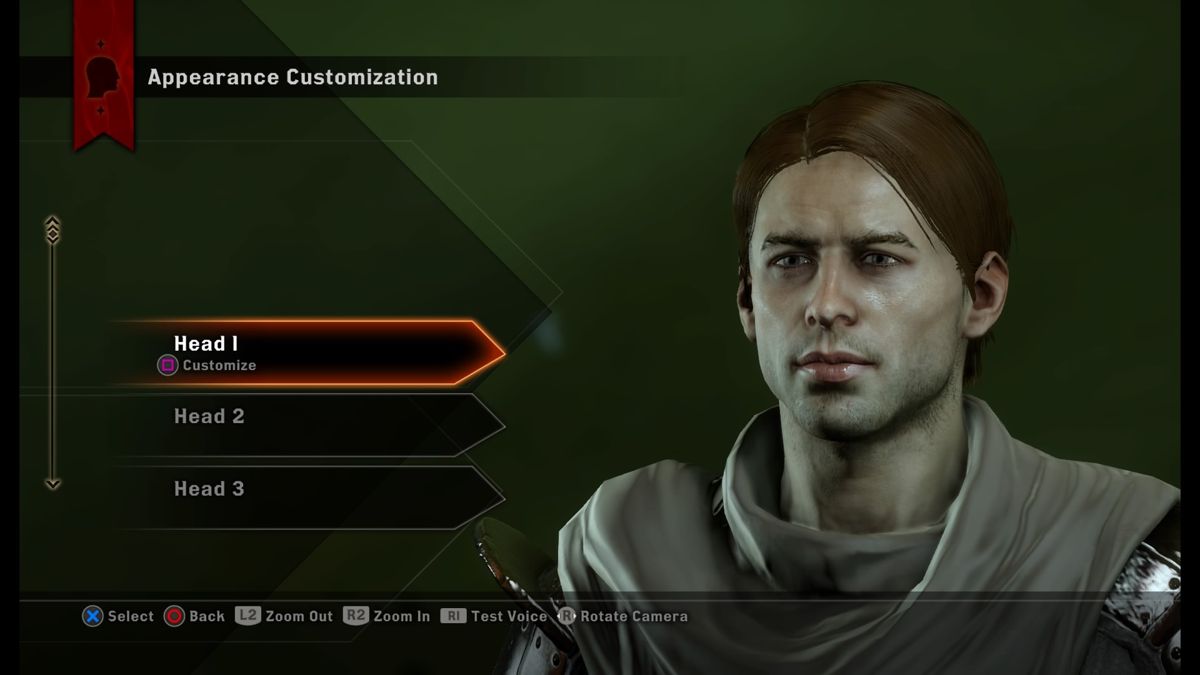1200x675 pixels.
Task: Click the scroll-down arrow below the list
Action: coord(53,485)
